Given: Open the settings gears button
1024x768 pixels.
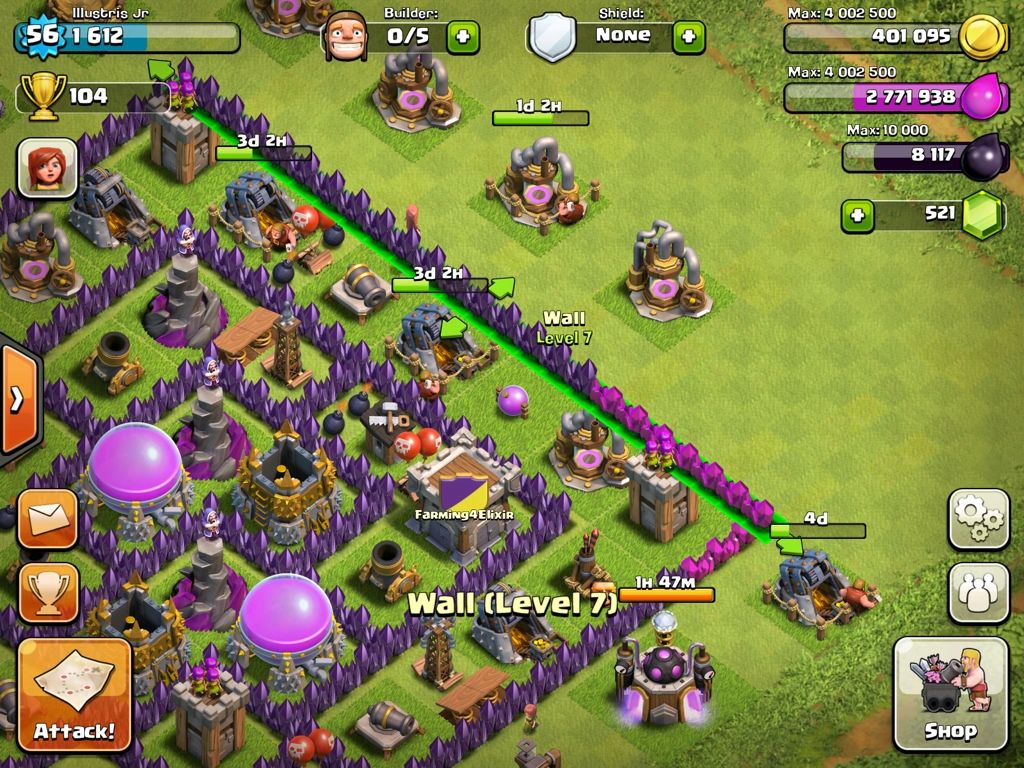Looking at the screenshot, I should coord(978,519).
